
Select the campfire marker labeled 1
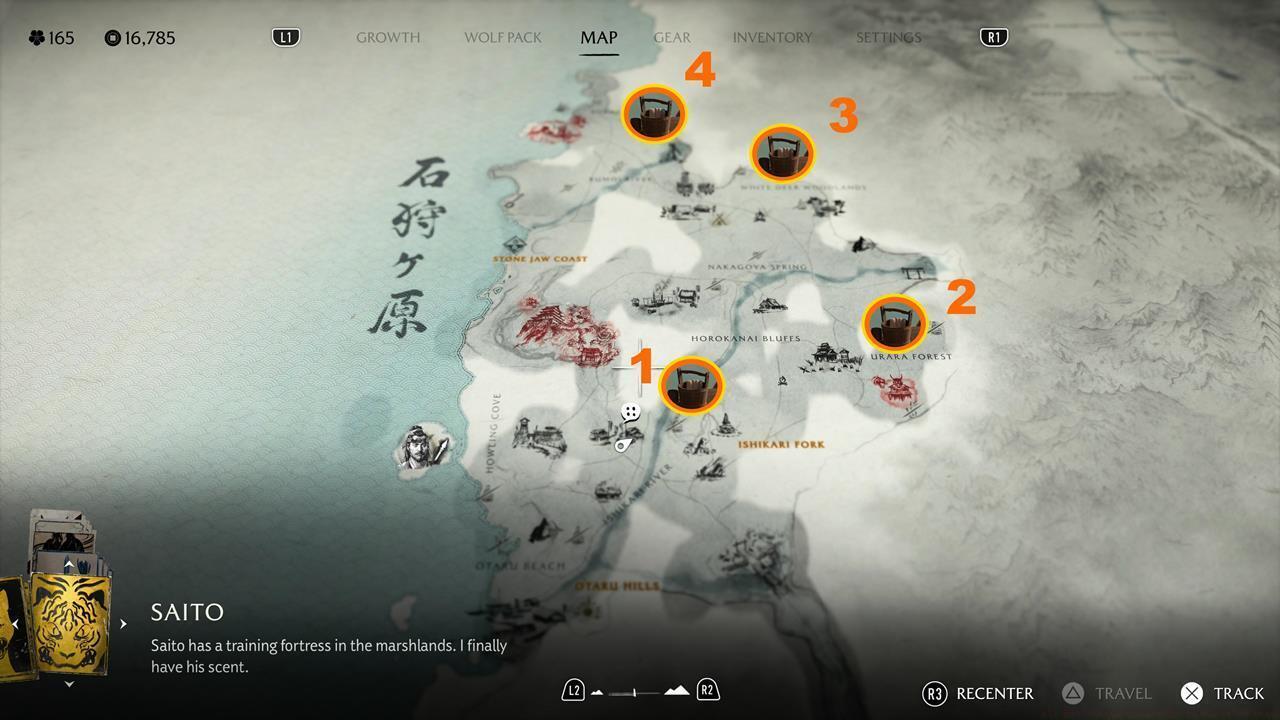click(x=693, y=385)
